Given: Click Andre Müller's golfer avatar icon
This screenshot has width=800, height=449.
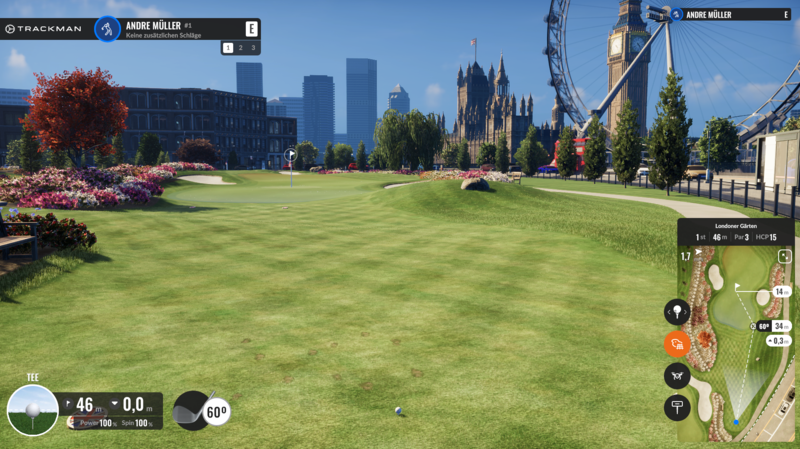Looking at the screenshot, I should (x=107, y=29).
